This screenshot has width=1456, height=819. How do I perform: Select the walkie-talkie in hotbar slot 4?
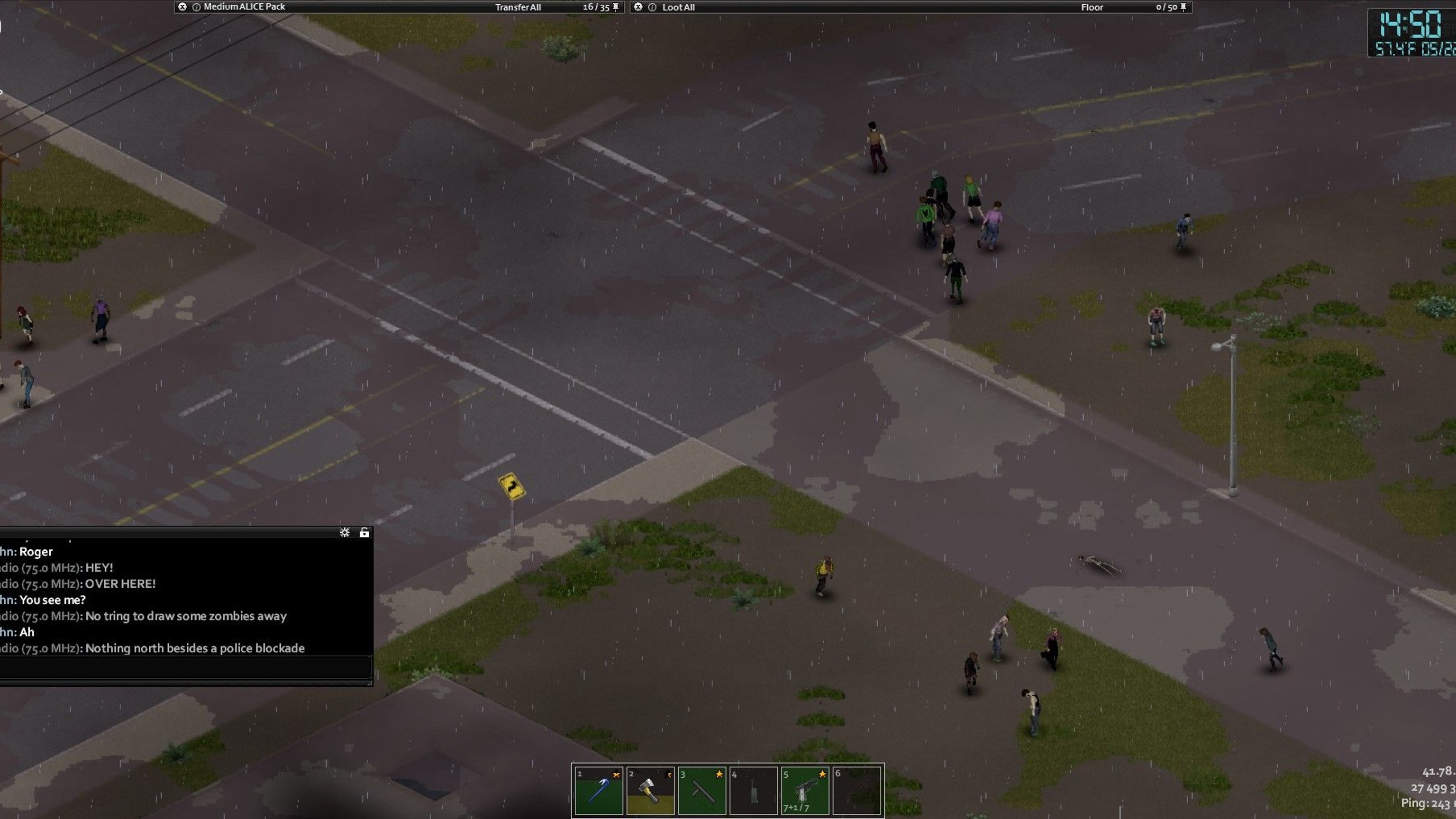click(753, 790)
